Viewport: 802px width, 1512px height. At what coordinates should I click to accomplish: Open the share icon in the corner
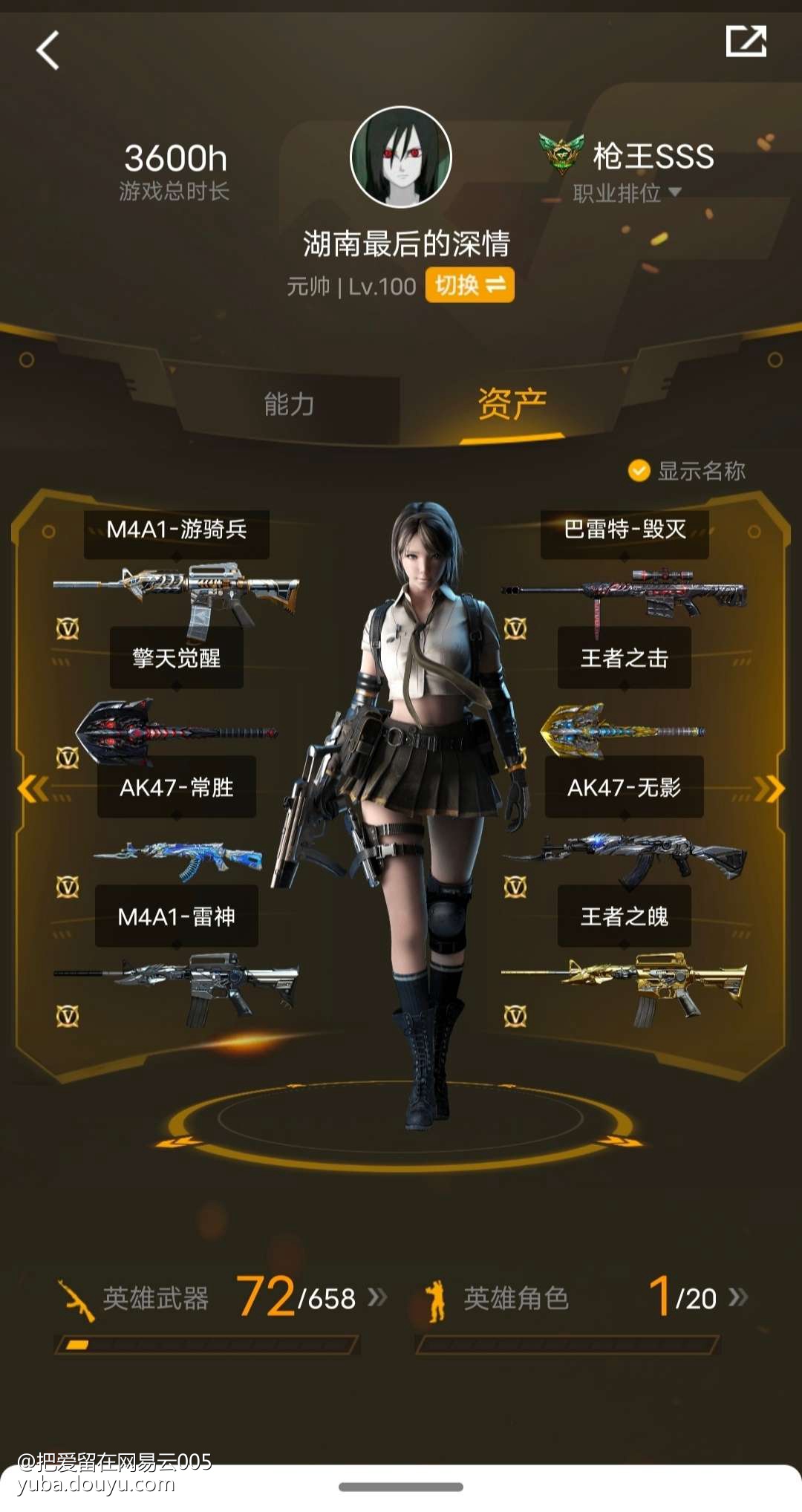pyautogui.click(x=746, y=42)
